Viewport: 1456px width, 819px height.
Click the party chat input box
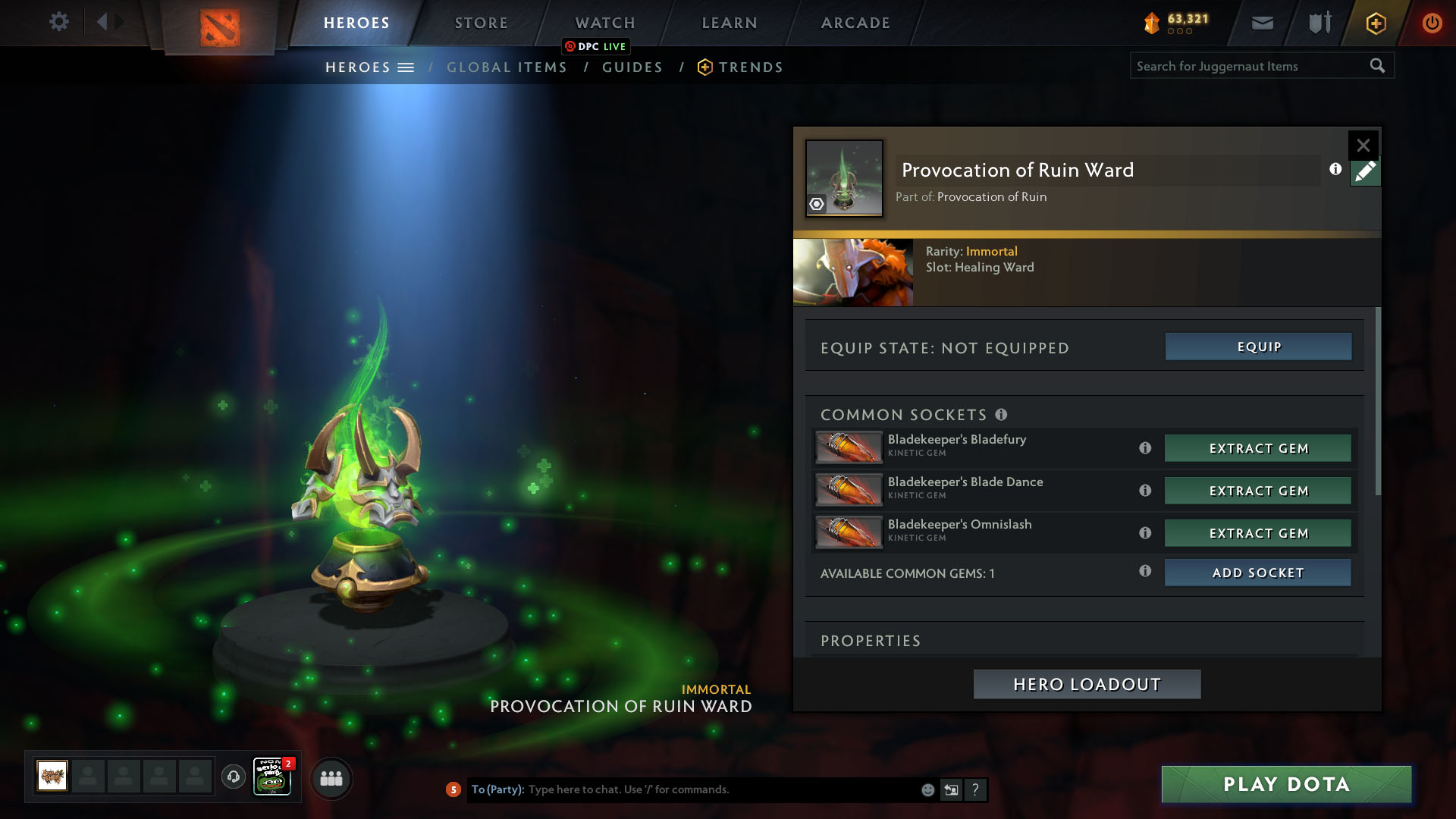[720, 789]
